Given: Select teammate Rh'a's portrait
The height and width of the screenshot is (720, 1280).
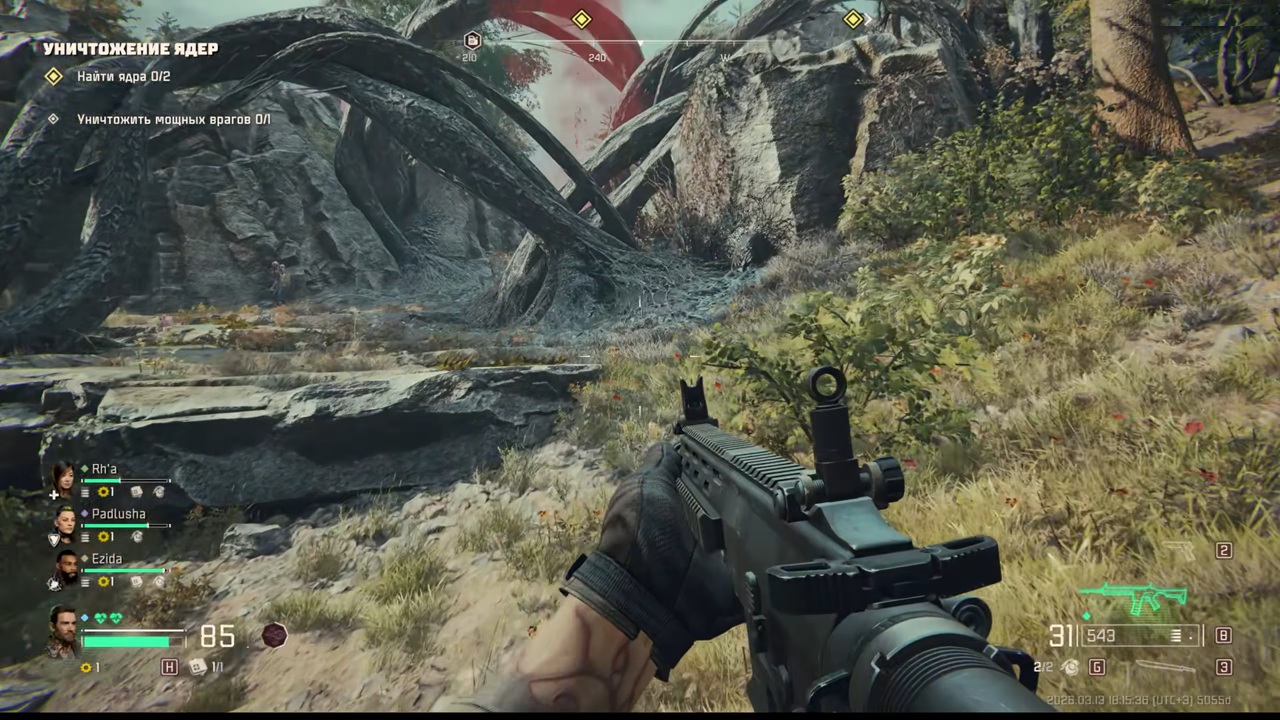Looking at the screenshot, I should (64, 478).
